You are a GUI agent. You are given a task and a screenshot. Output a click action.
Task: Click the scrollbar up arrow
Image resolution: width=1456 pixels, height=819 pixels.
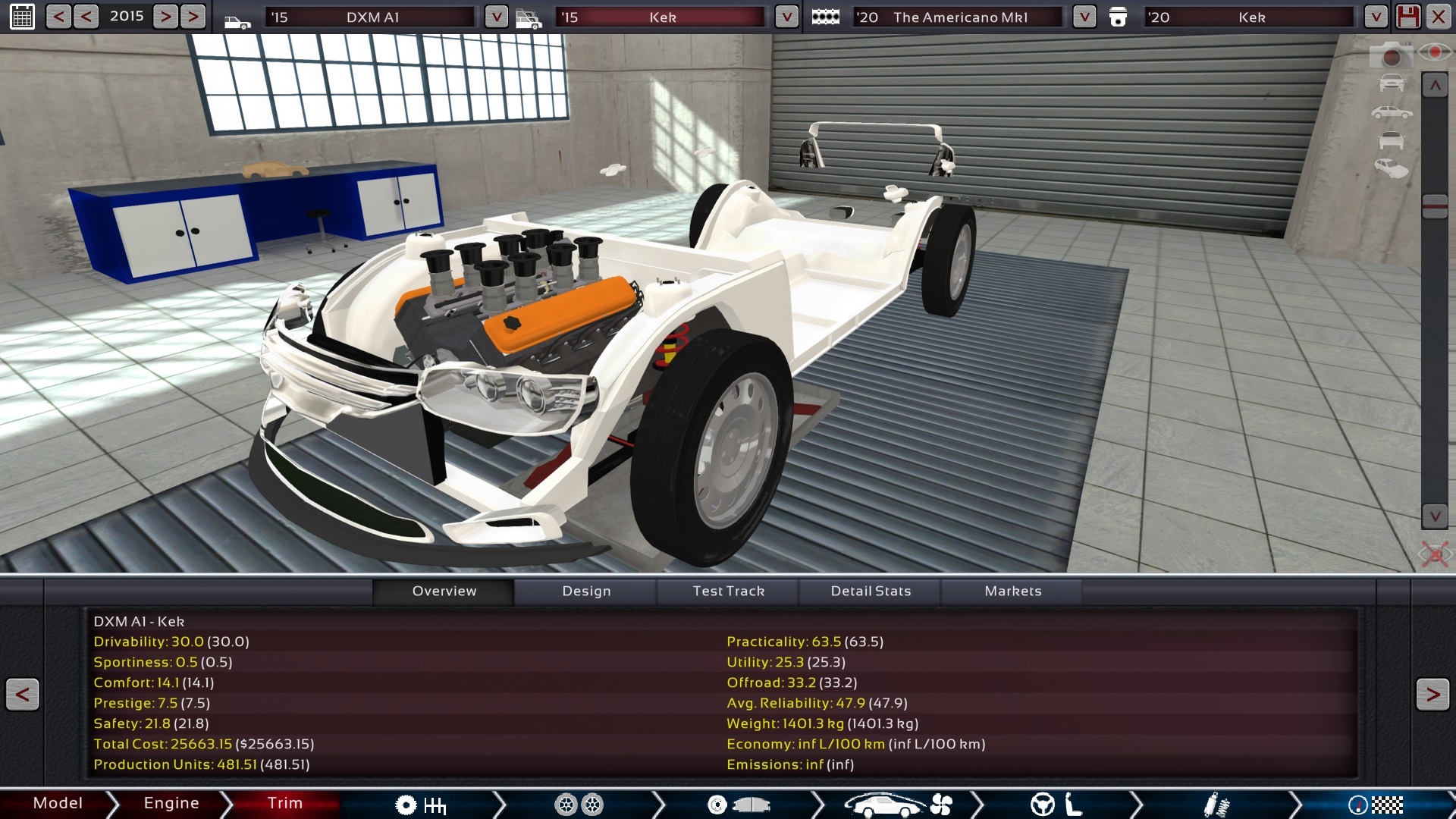tap(1436, 84)
